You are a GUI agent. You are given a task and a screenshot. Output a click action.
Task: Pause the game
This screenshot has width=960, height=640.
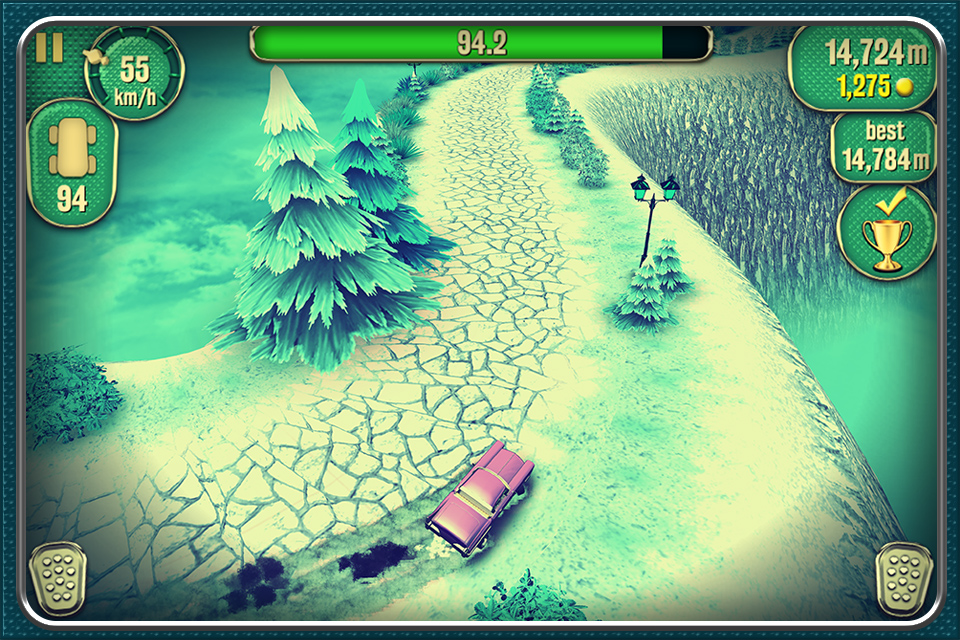[49, 47]
